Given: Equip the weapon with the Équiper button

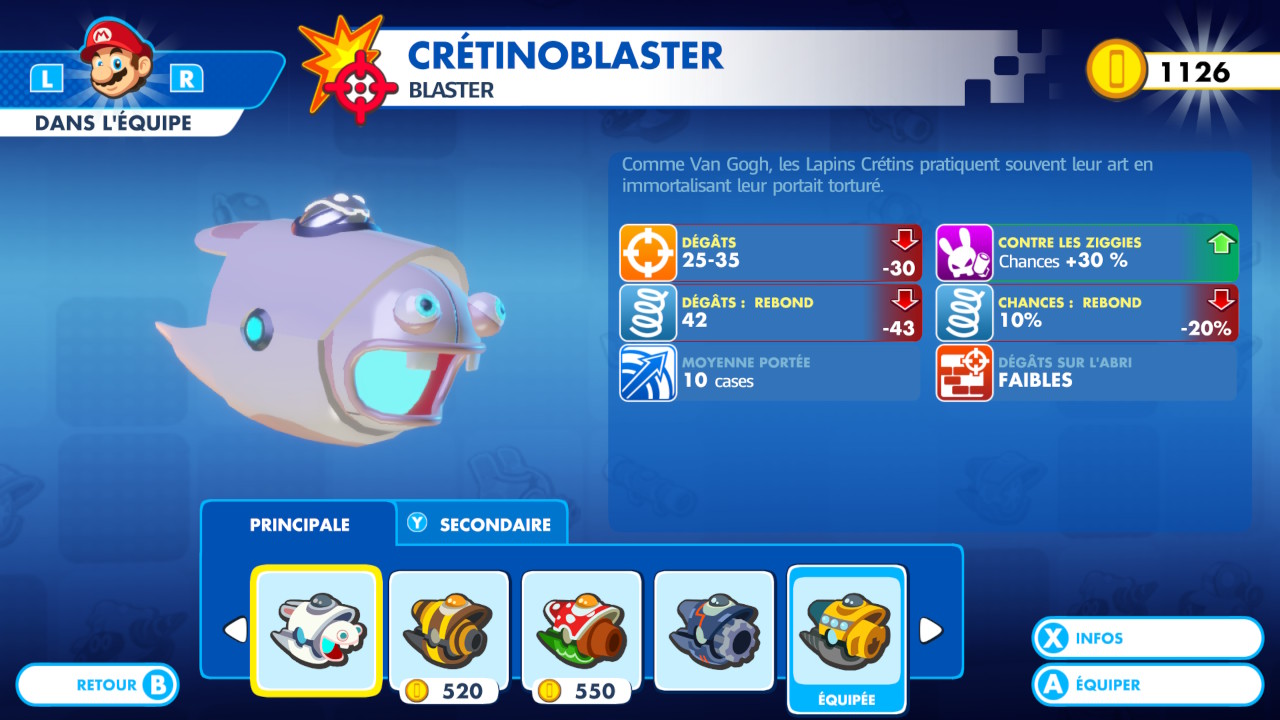Looking at the screenshot, I should click(x=1147, y=685).
